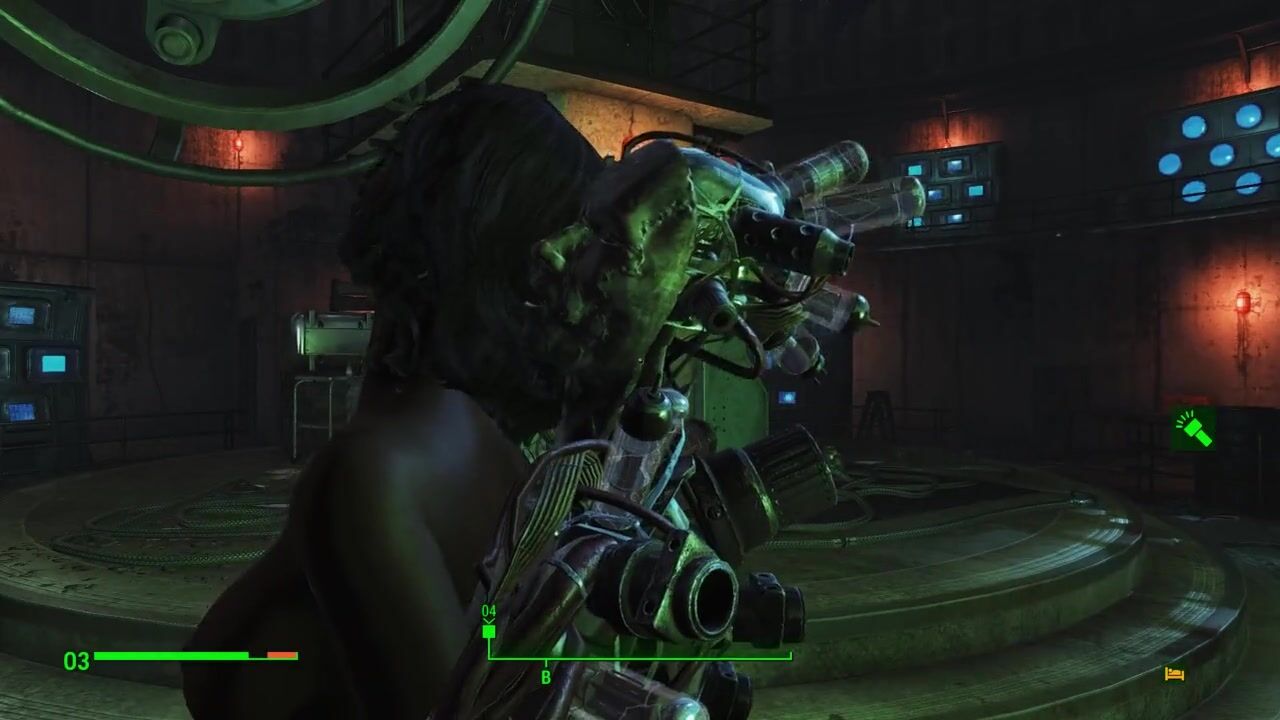The height and width of the screenshot is (720, 1280).
Task: Click the green flashlight icon
Action: coord(1194,428)
